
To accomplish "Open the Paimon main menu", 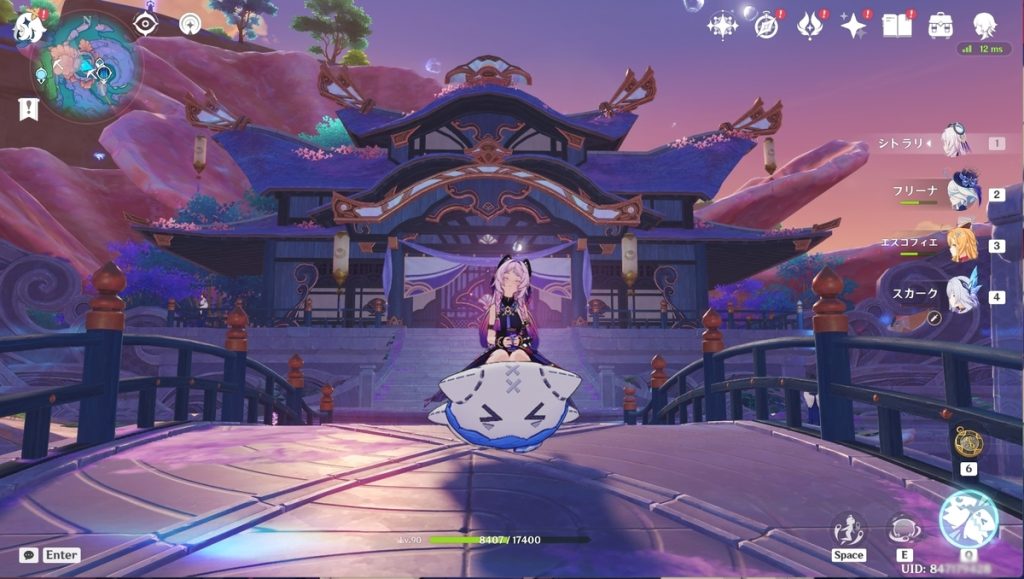I will pos(28,28).
